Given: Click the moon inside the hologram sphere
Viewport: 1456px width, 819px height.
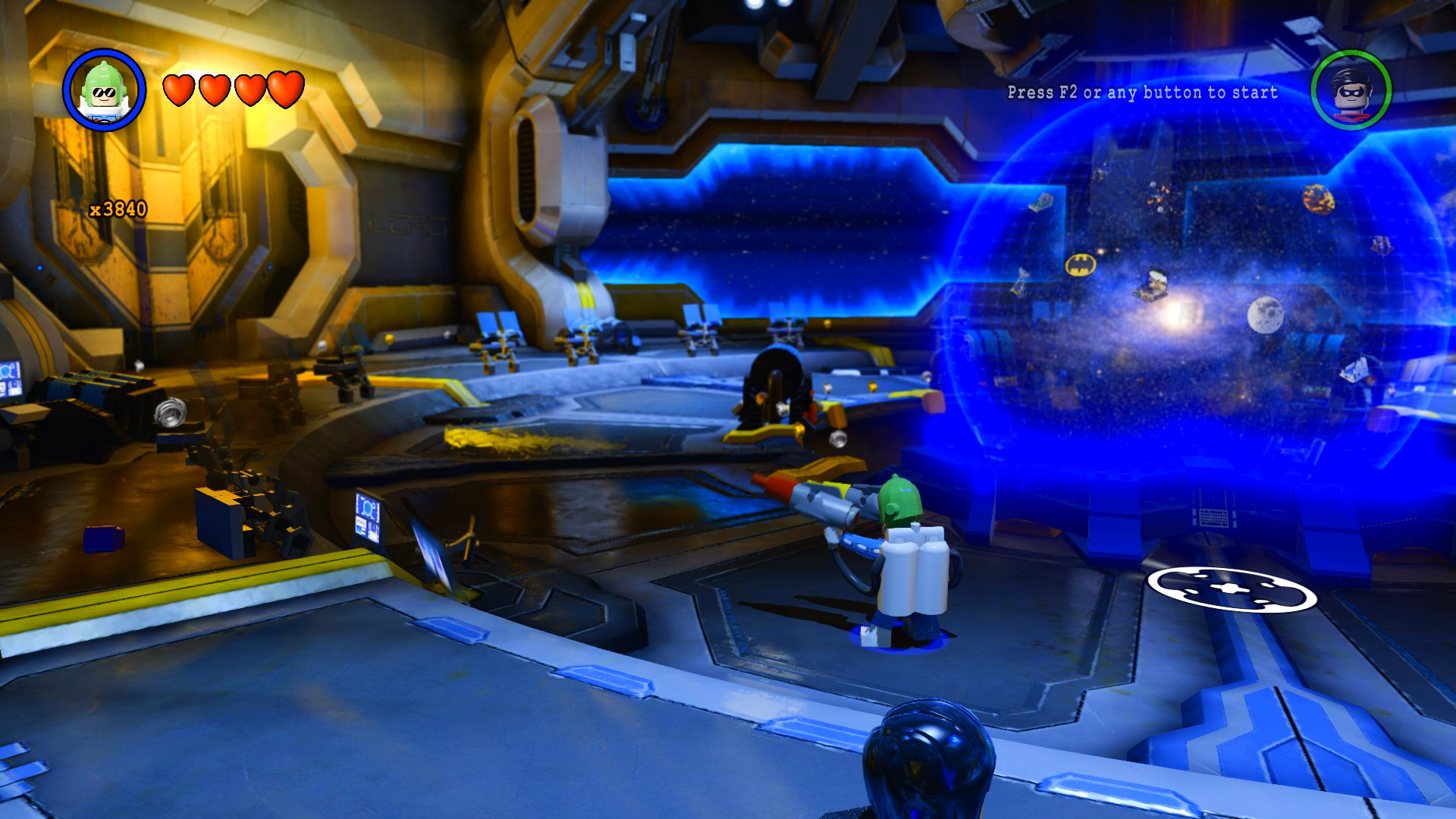Looking at the screenshot, I should (1267, 316).
